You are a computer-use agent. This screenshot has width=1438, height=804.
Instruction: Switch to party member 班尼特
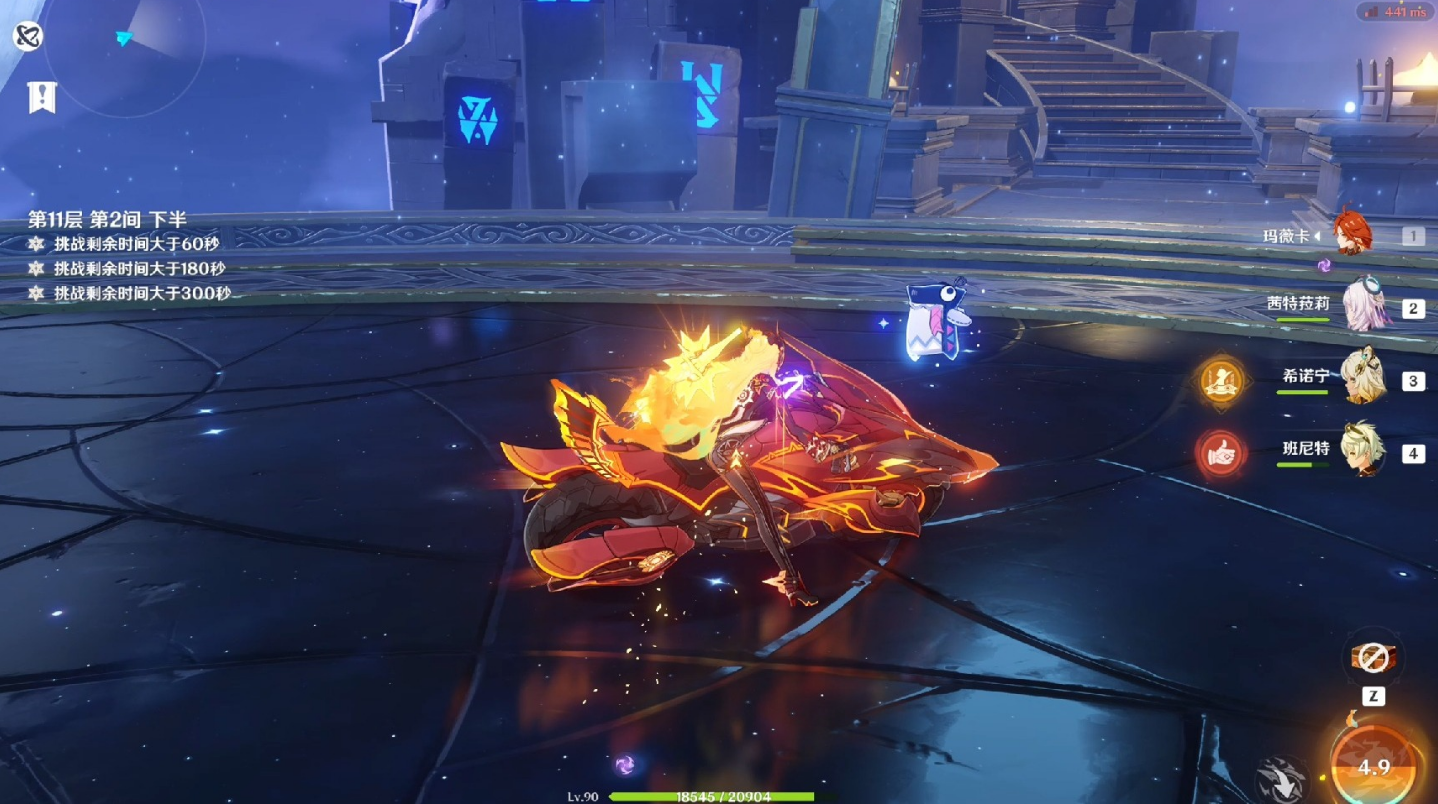pos(1362,449)
